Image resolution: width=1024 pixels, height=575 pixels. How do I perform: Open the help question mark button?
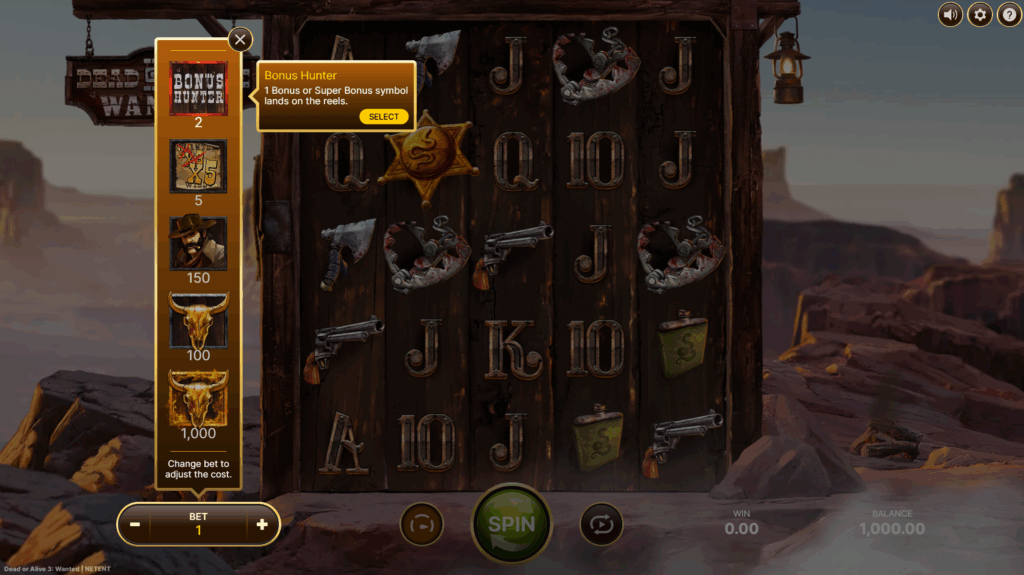tap(1010, 14)
